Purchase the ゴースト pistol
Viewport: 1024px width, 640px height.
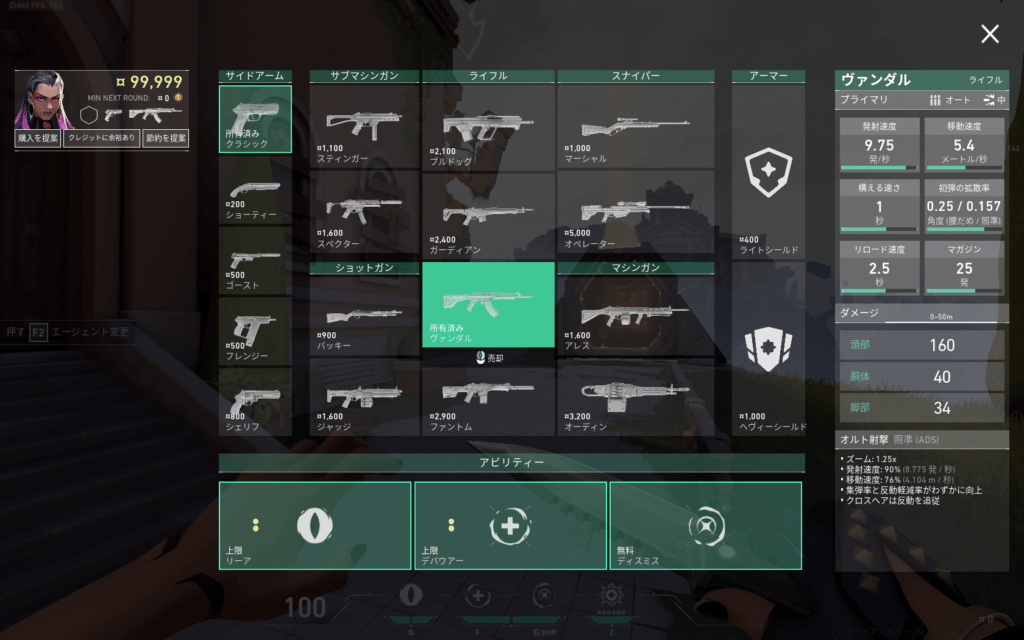(255, 259)
